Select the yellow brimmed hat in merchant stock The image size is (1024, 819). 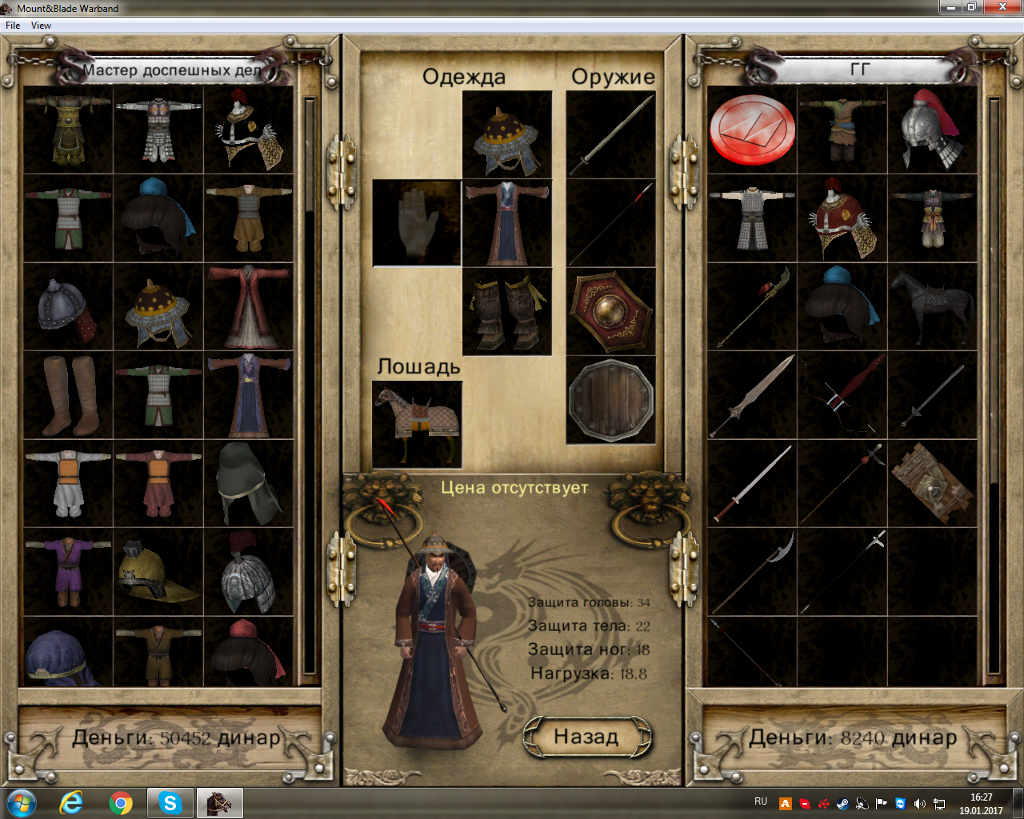point(158,571)
